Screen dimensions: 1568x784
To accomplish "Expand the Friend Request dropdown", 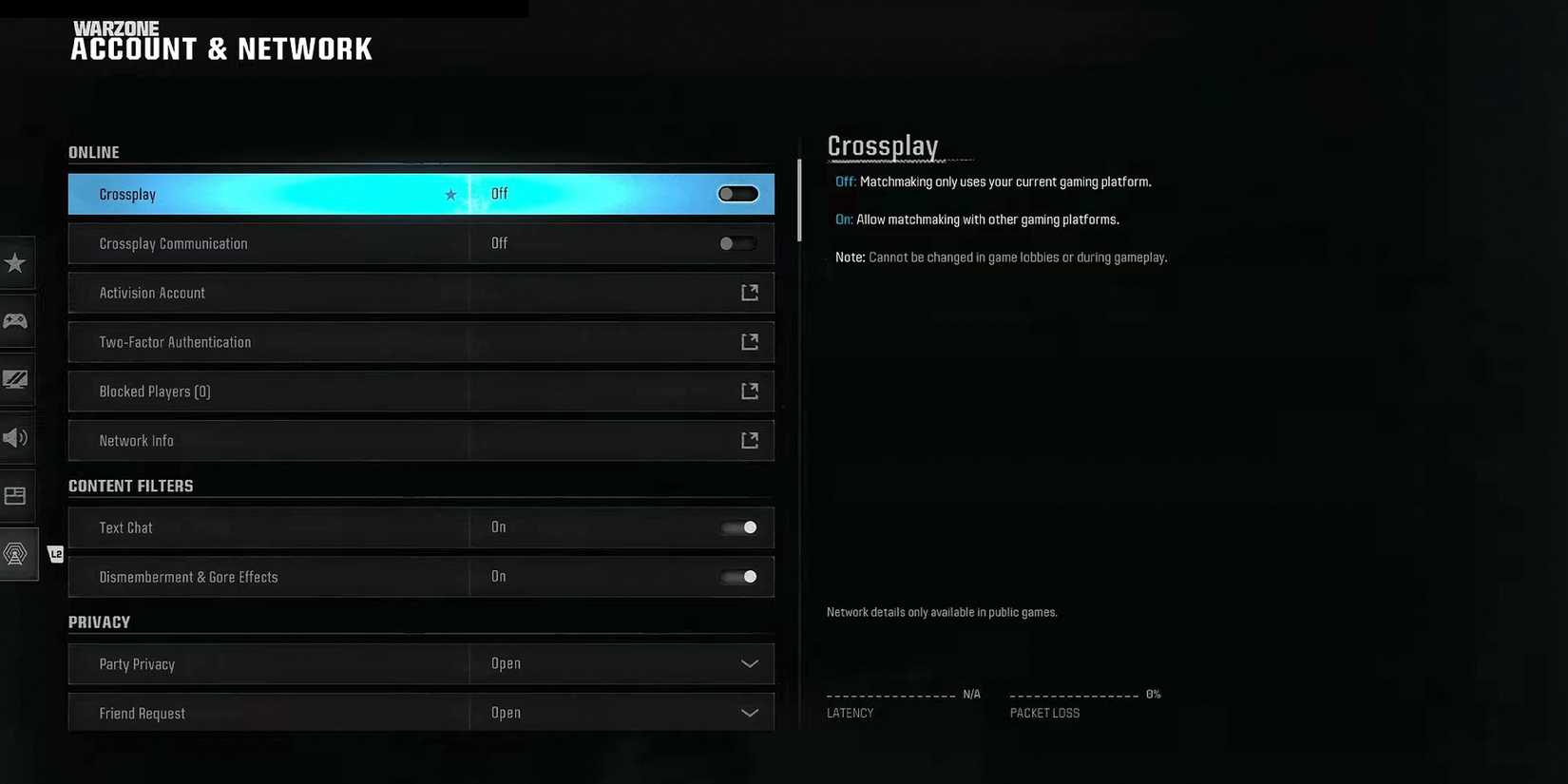I will 750,712.
